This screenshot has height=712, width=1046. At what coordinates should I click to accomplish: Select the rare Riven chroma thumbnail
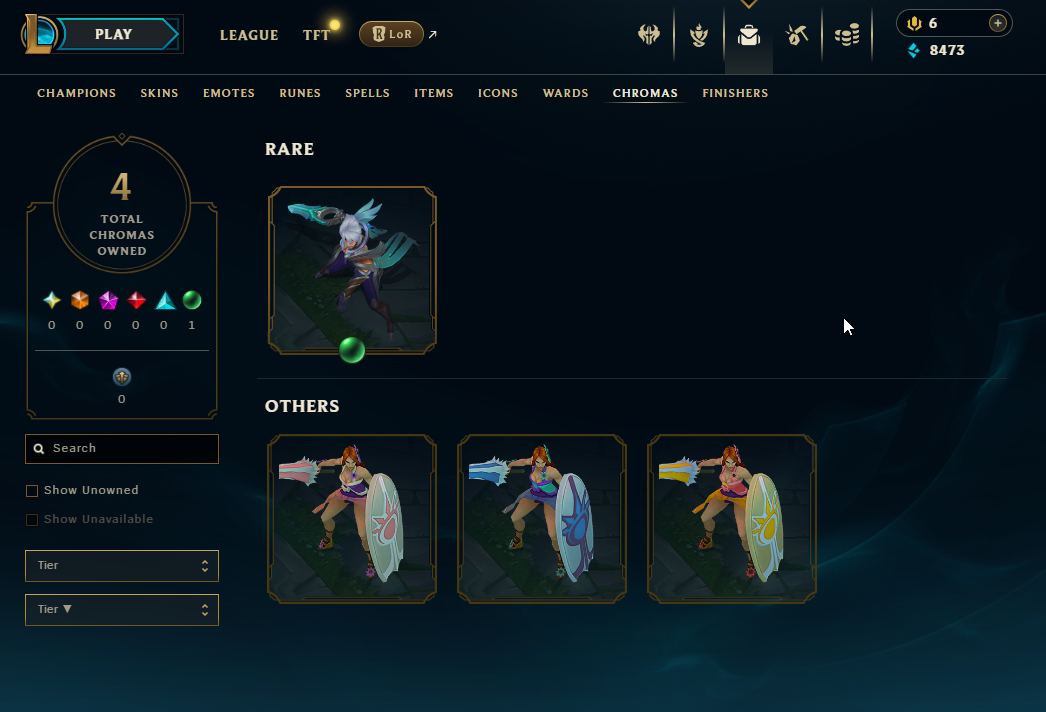click(352, 270)
